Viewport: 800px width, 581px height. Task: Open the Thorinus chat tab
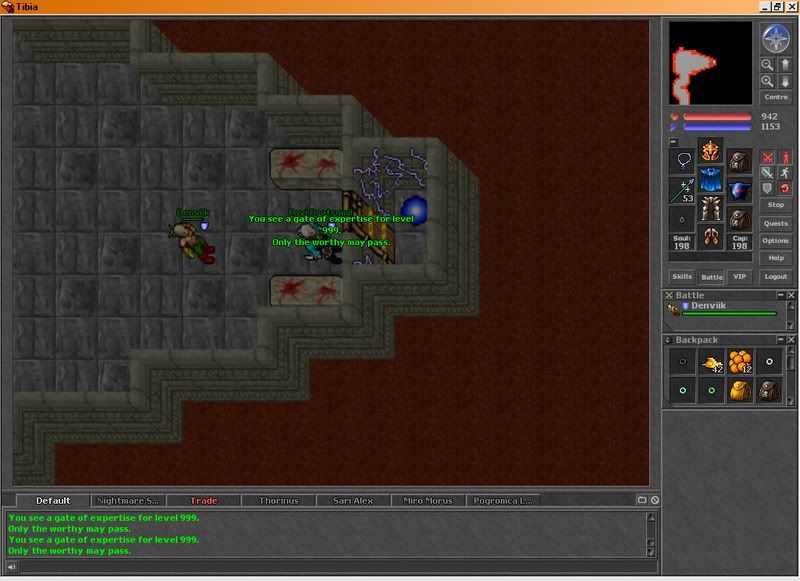pyautogui.click(x=279, y=500)
